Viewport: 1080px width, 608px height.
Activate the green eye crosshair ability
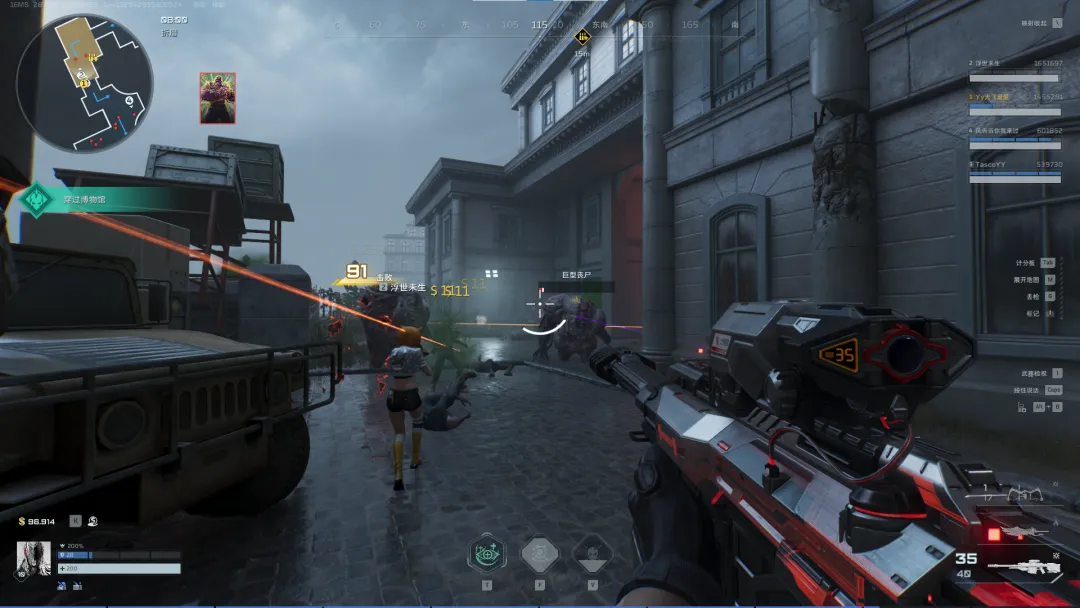pos(487,554)
